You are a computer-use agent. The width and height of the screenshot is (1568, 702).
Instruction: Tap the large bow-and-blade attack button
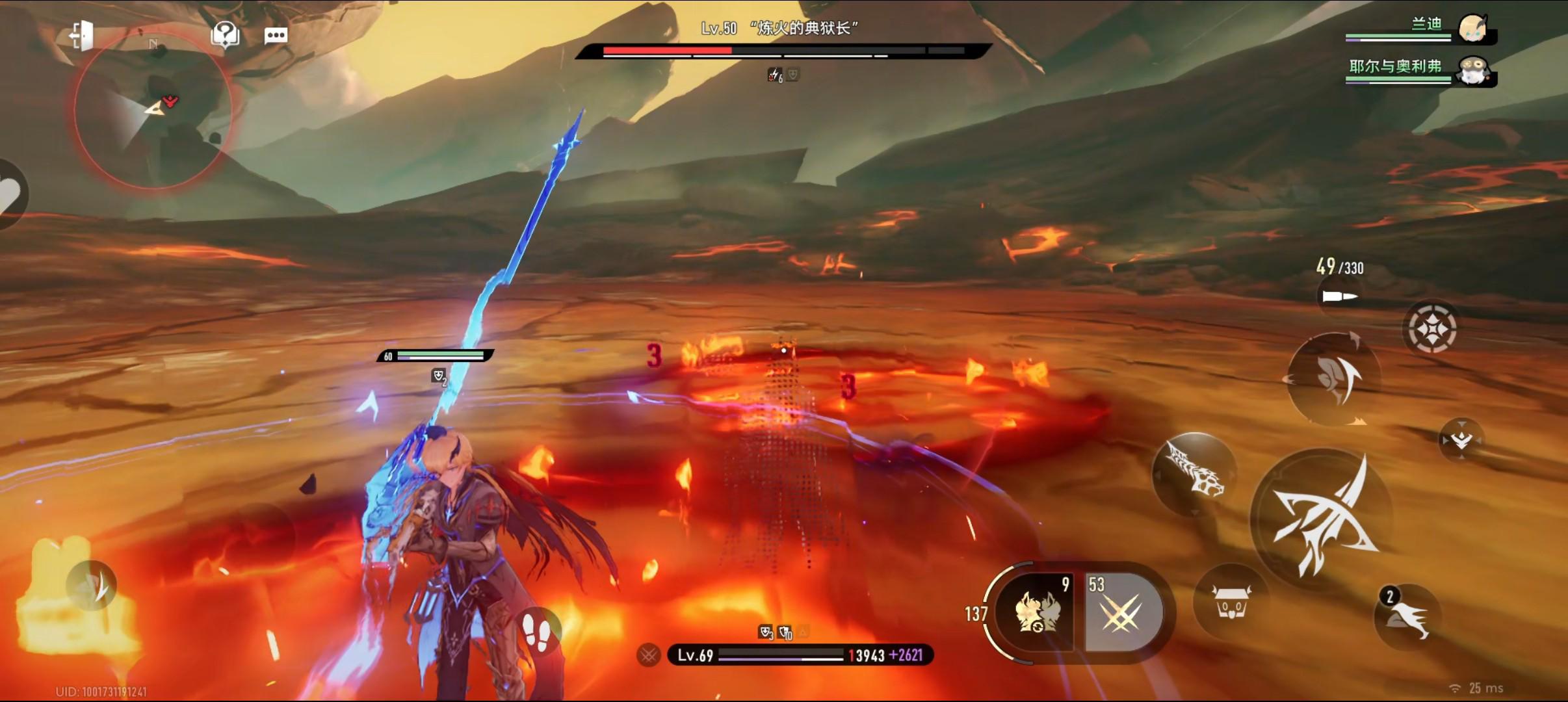[x=1321, y=517]
